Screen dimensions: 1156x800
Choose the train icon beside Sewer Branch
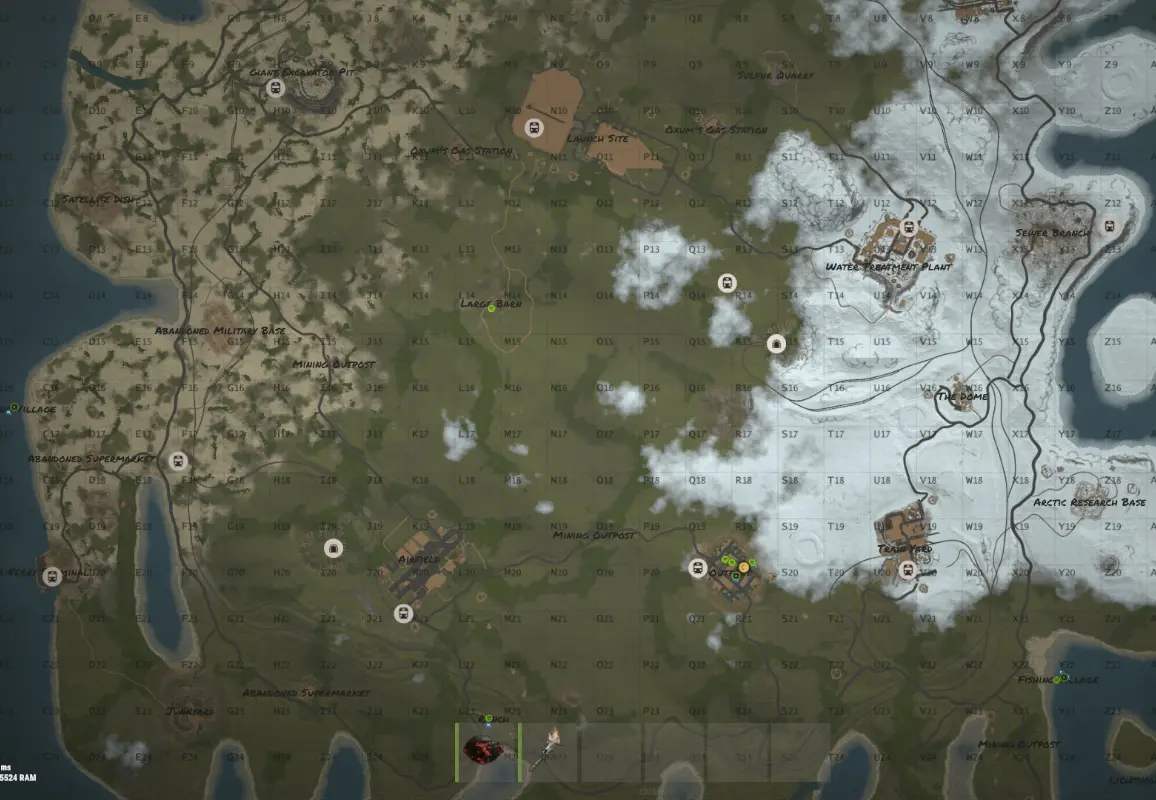(x=1108, y=226)
